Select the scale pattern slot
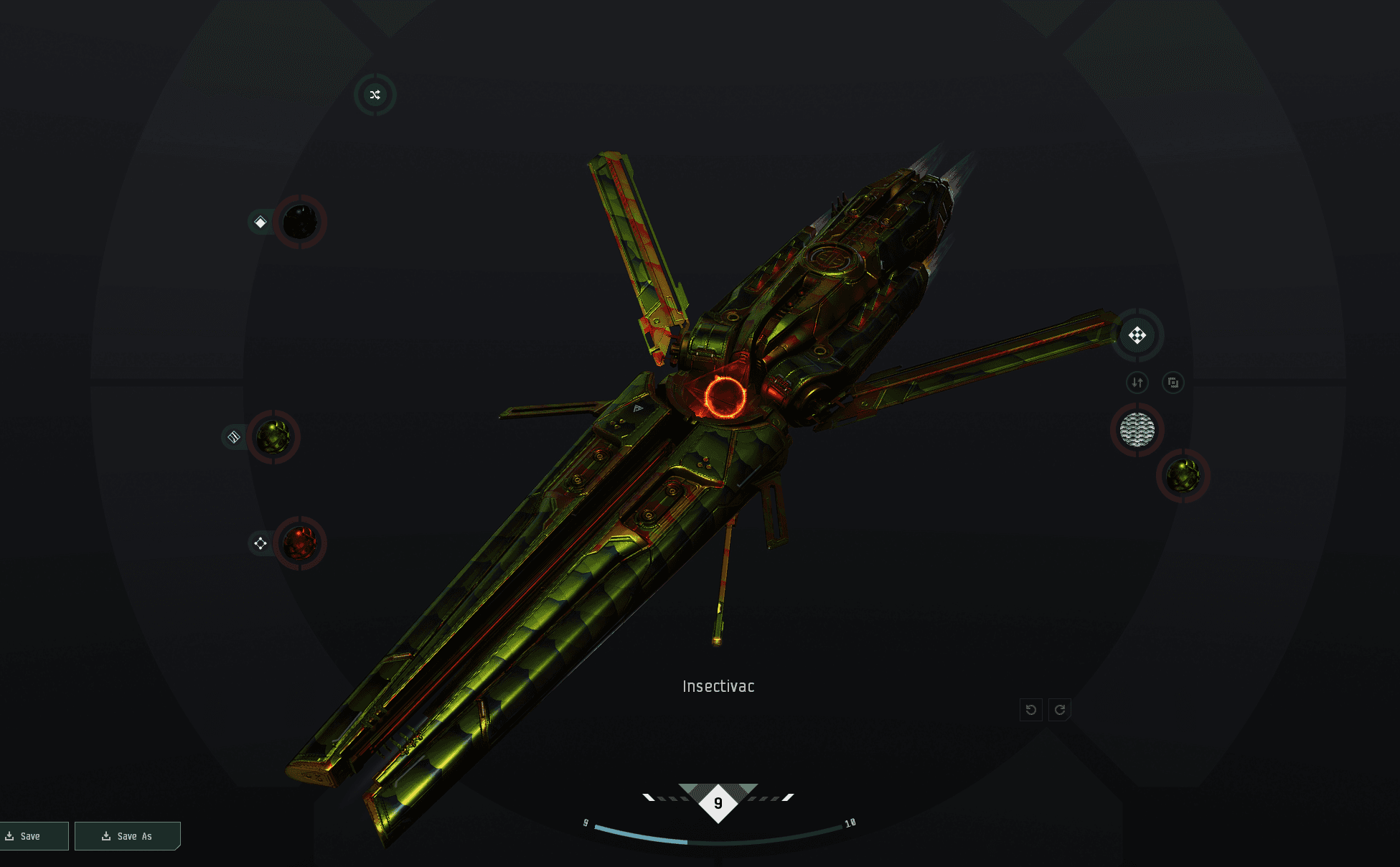Image resolution: width=1400 pixels, height=867 pixels. point(1137,430)
